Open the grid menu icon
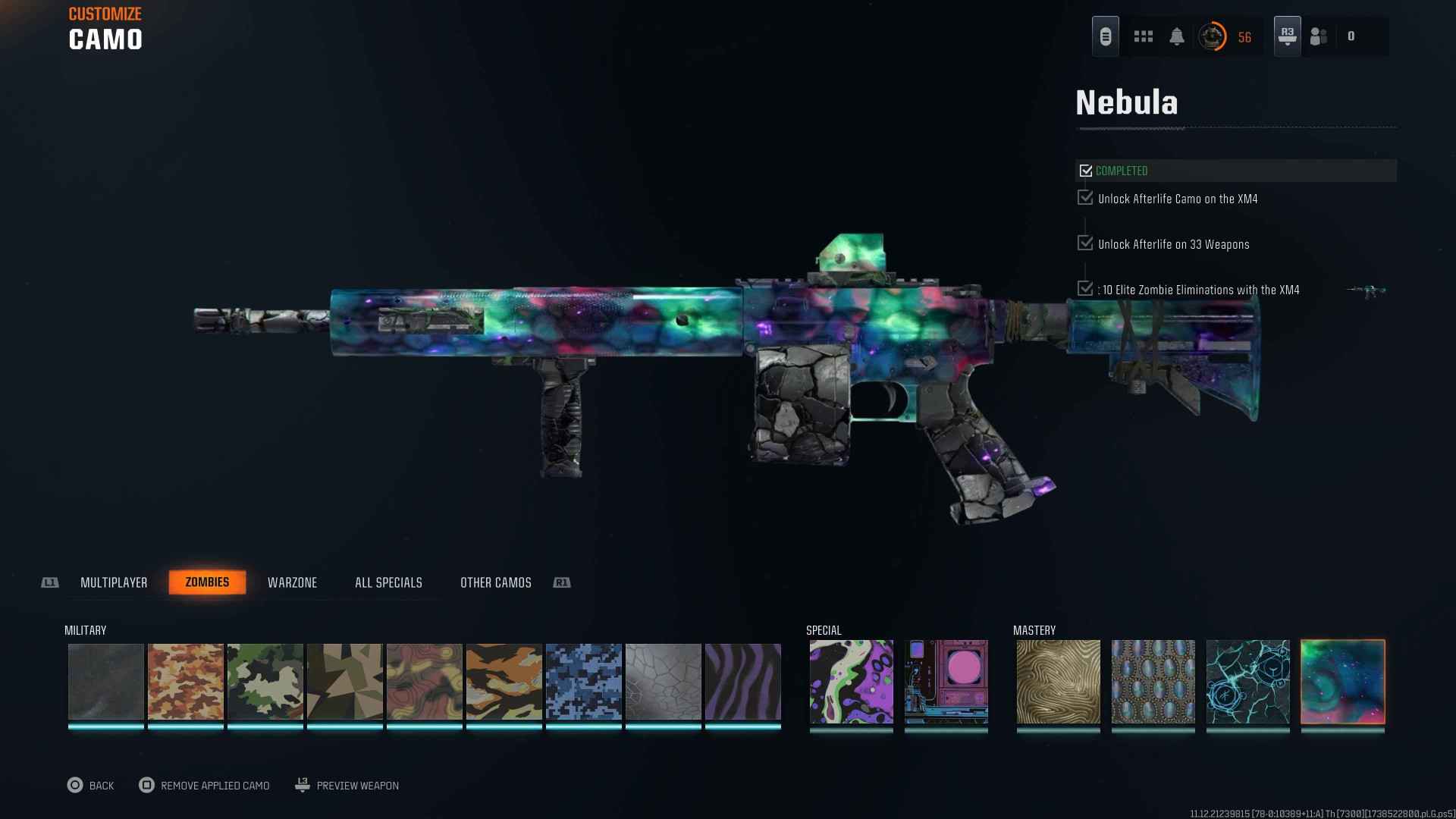The height and width of the screenshot is (819, 1456). 1143,36
